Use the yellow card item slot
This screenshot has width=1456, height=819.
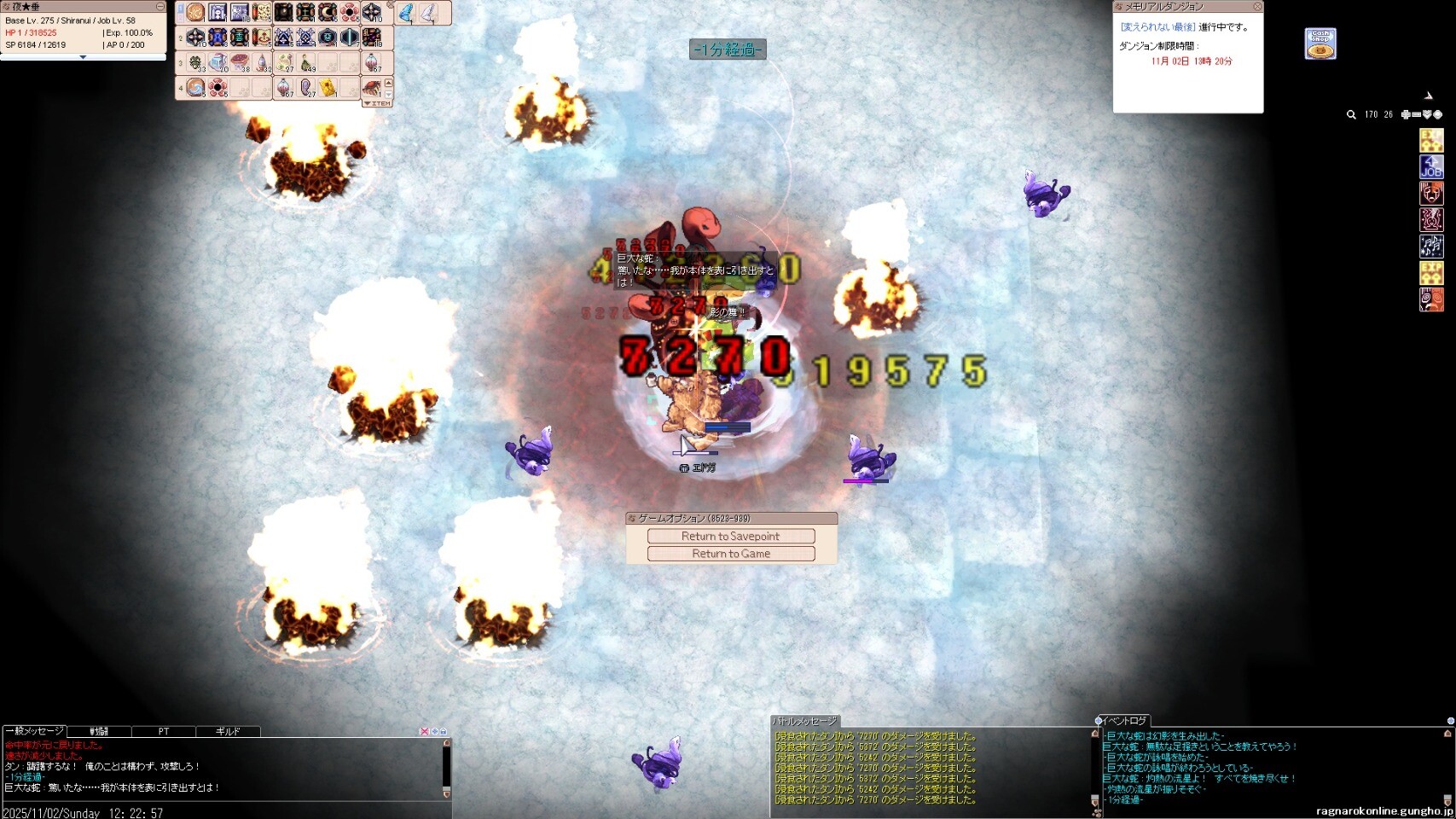pyautogui.click(x=328, y=87)
